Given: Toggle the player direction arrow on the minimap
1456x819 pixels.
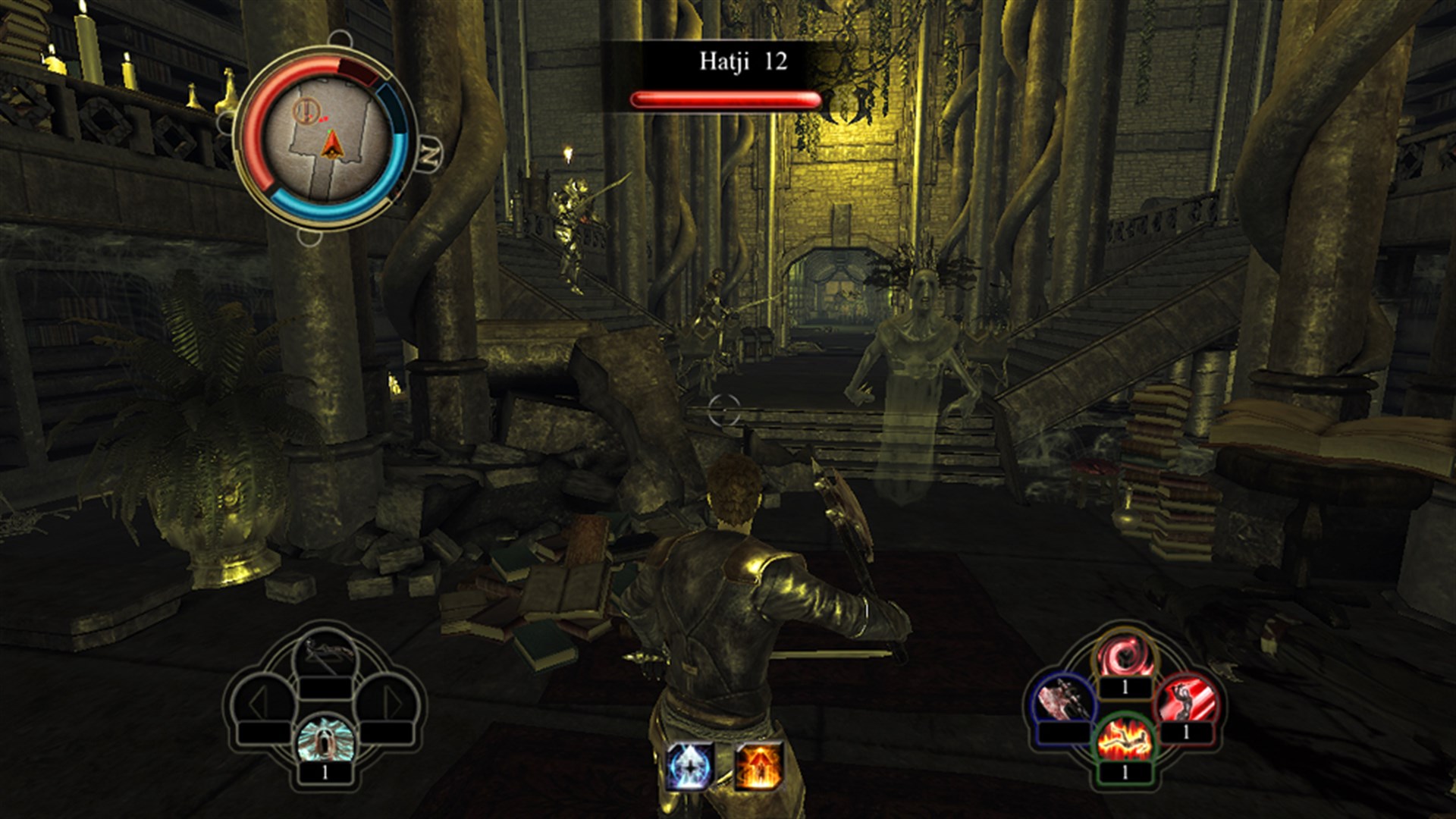Looking at the screenshot, I should (x=331, y=146).
